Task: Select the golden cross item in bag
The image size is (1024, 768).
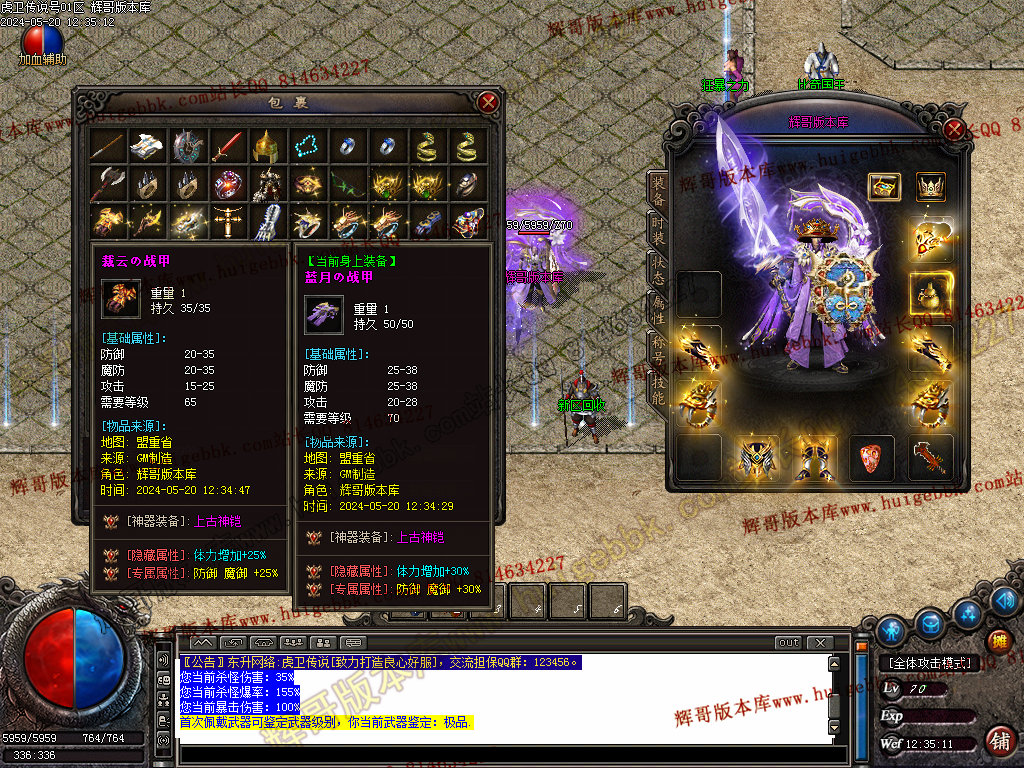Action: [x=227, y=220]
